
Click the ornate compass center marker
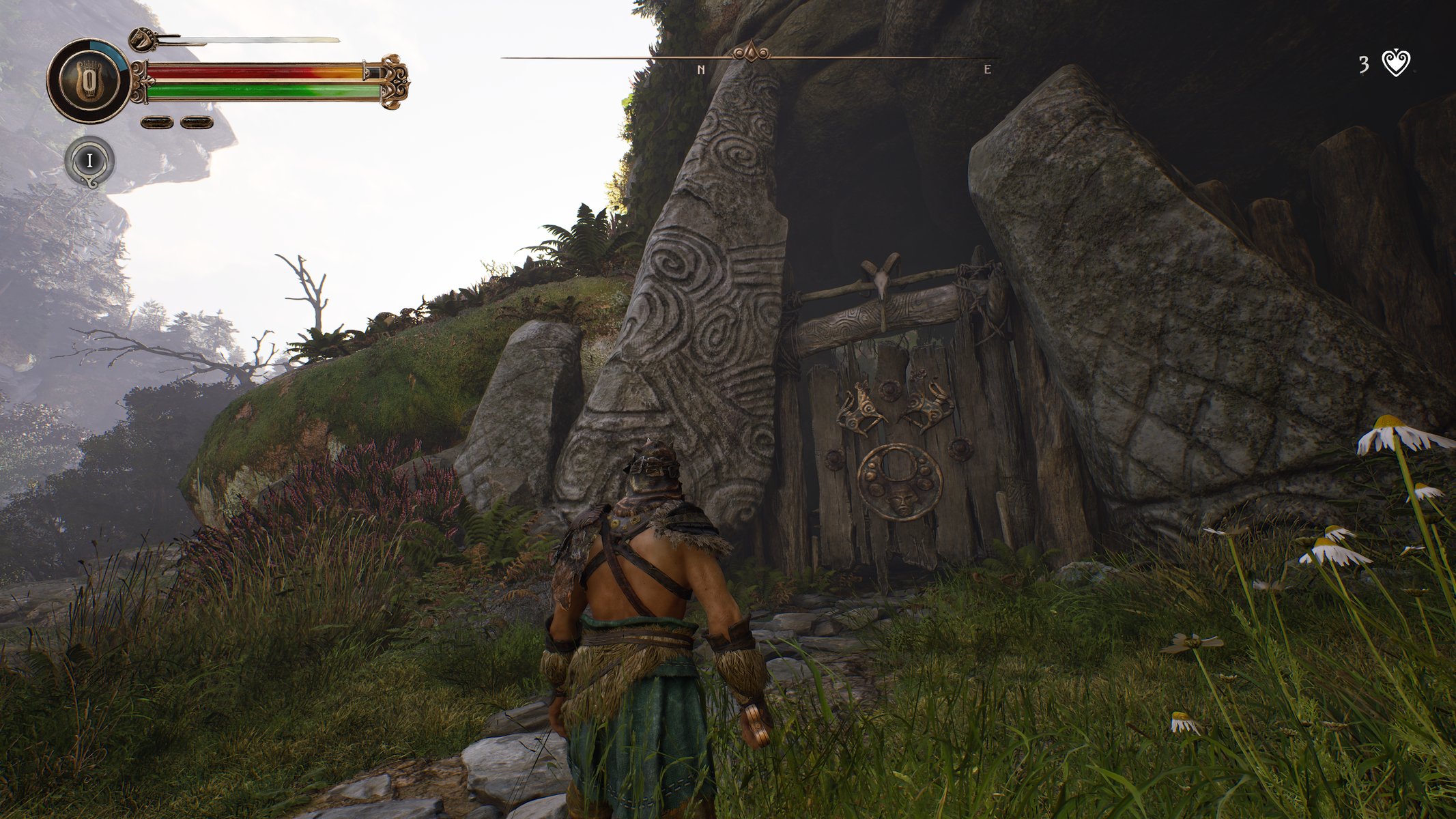(751, 52)
